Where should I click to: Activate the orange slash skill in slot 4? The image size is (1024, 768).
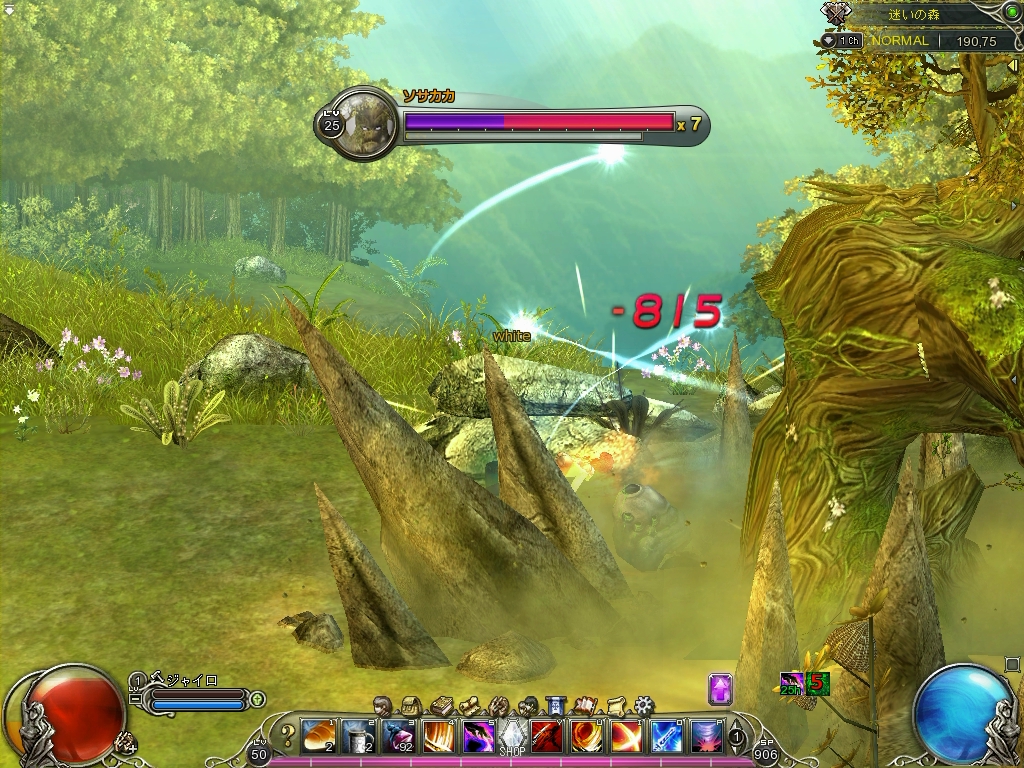point(437,736)
